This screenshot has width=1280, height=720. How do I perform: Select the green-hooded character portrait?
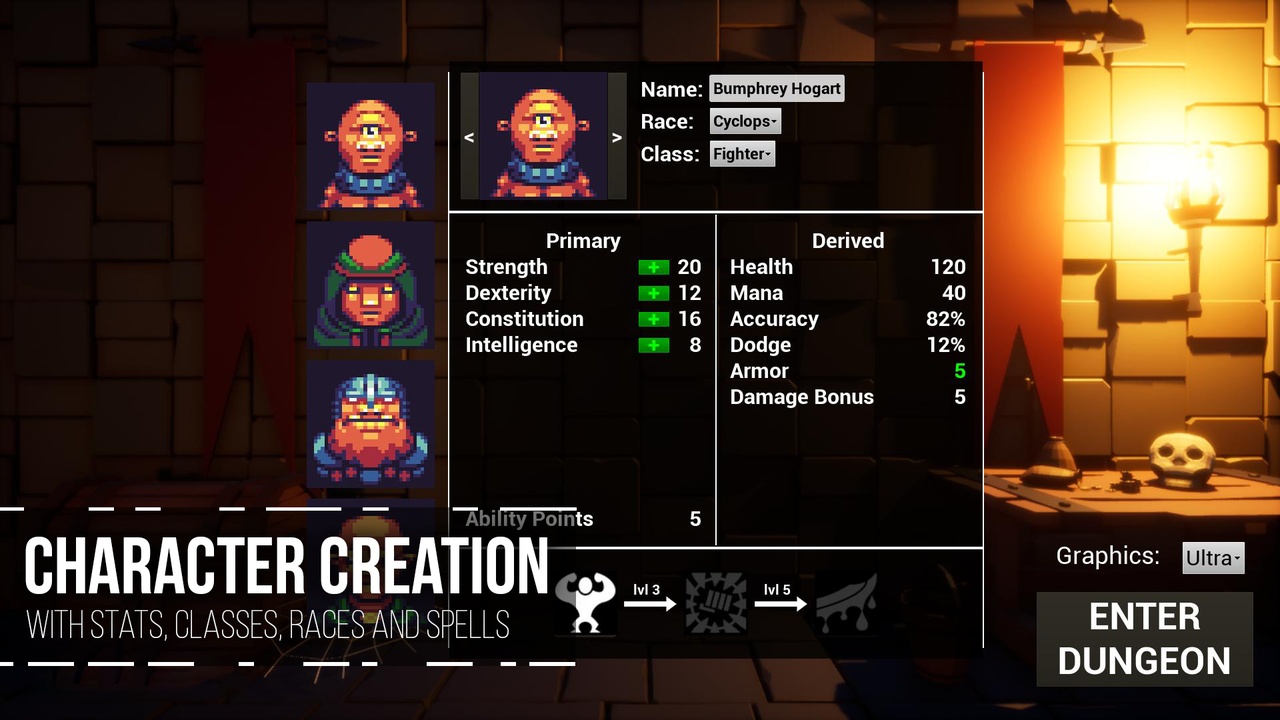point(370,285)
